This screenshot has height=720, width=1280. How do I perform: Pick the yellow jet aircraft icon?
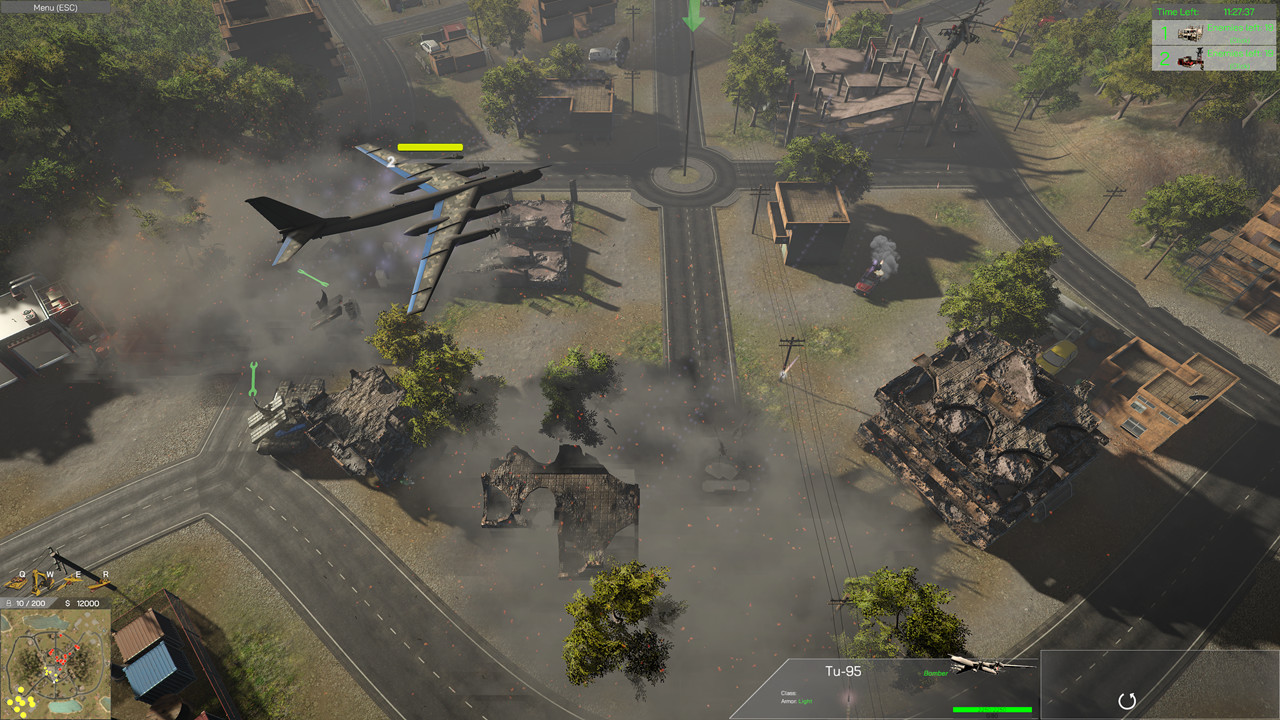[72, 581]
